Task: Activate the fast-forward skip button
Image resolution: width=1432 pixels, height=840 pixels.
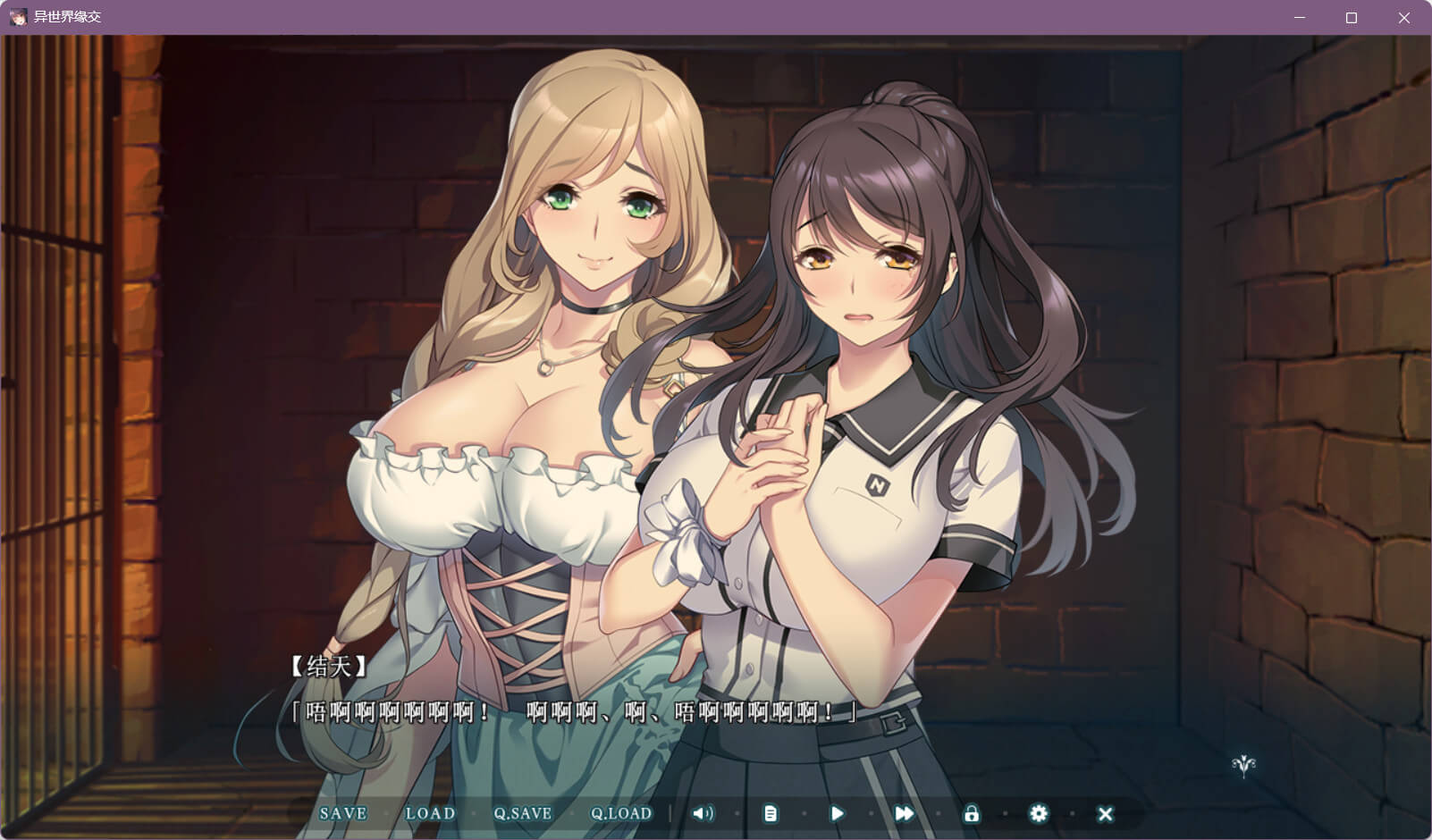Action: (904, 813)
